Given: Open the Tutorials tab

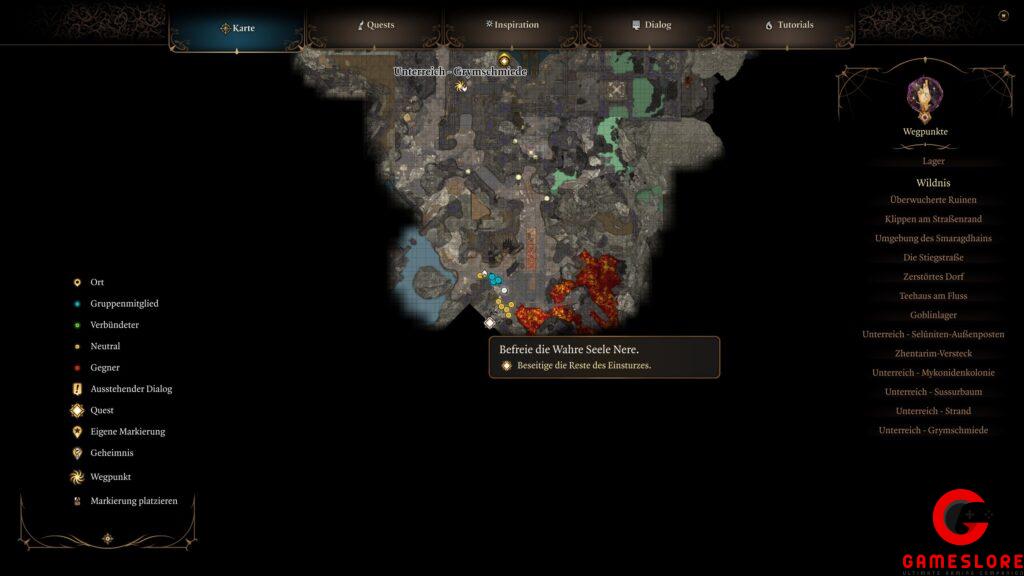Looking at the screenshot, I should [x=789, y=25].
